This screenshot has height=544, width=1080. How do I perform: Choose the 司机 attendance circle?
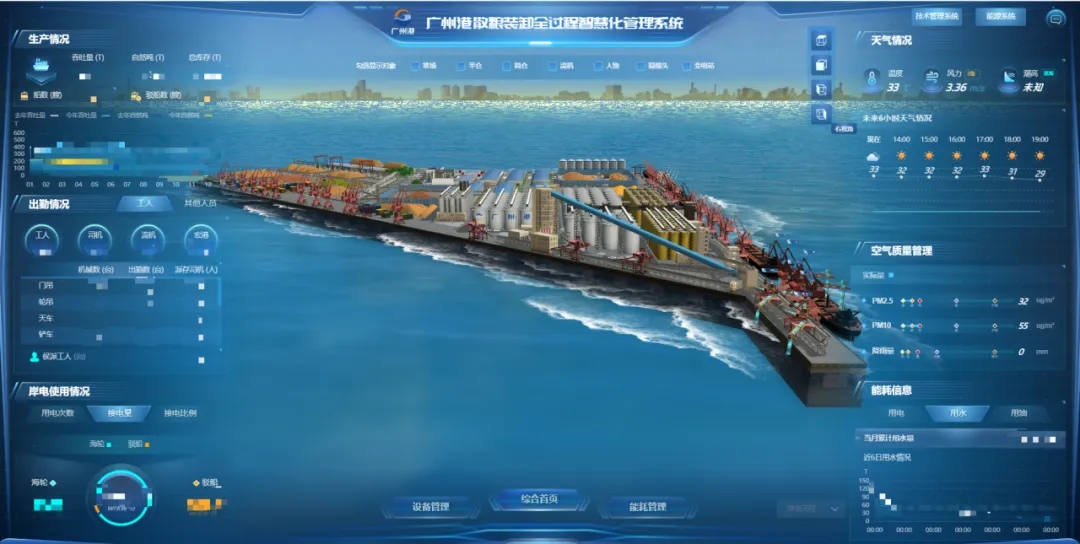pos(95,238)
